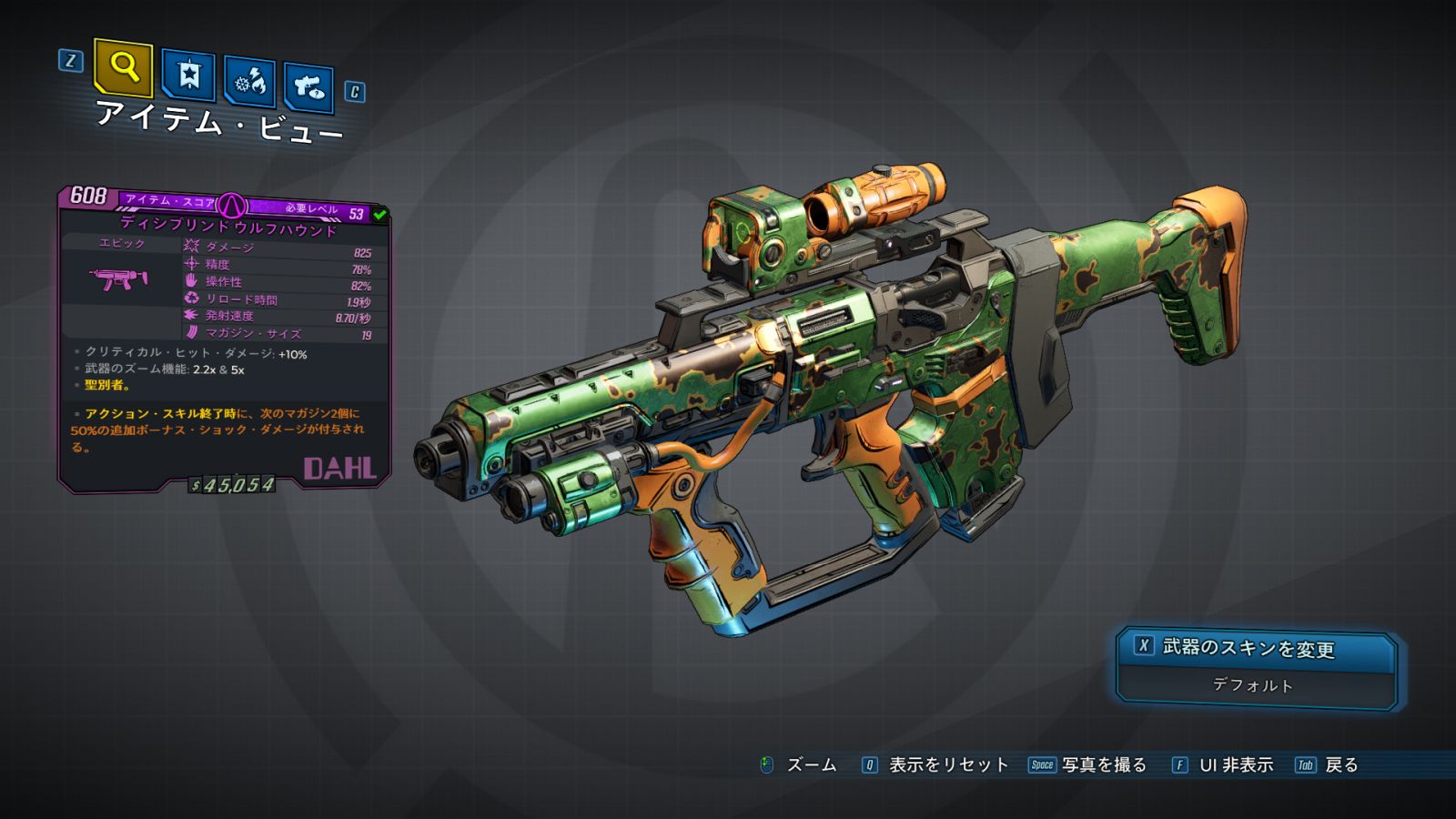1456x819 pixels.
Task: Hide the interface via UI 非表示
Action: tap(1235, 765)
